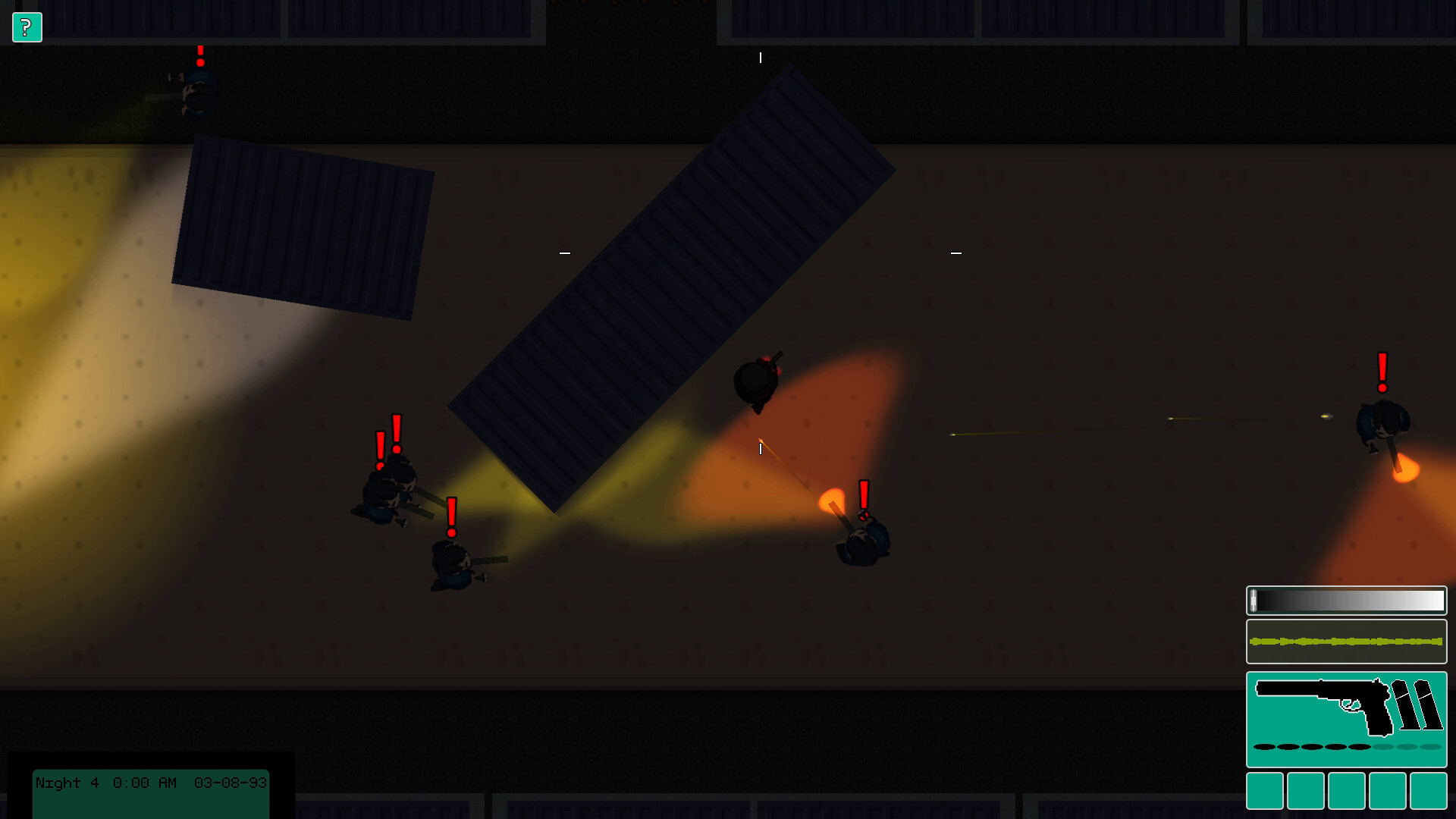Image resolution: width=1456 pixels, height=819 pixels.
Task: Select the rightmost empty inventory slot
Action: [1429, 791]
